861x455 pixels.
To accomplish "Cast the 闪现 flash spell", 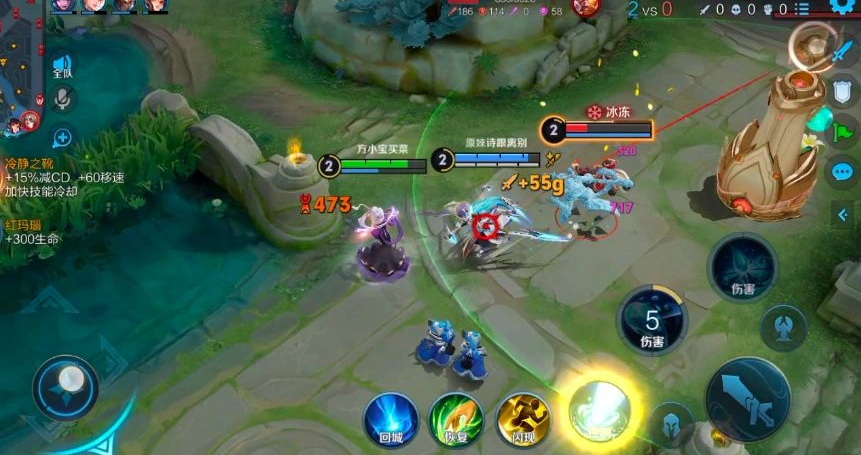I will (x=524, y=417).
